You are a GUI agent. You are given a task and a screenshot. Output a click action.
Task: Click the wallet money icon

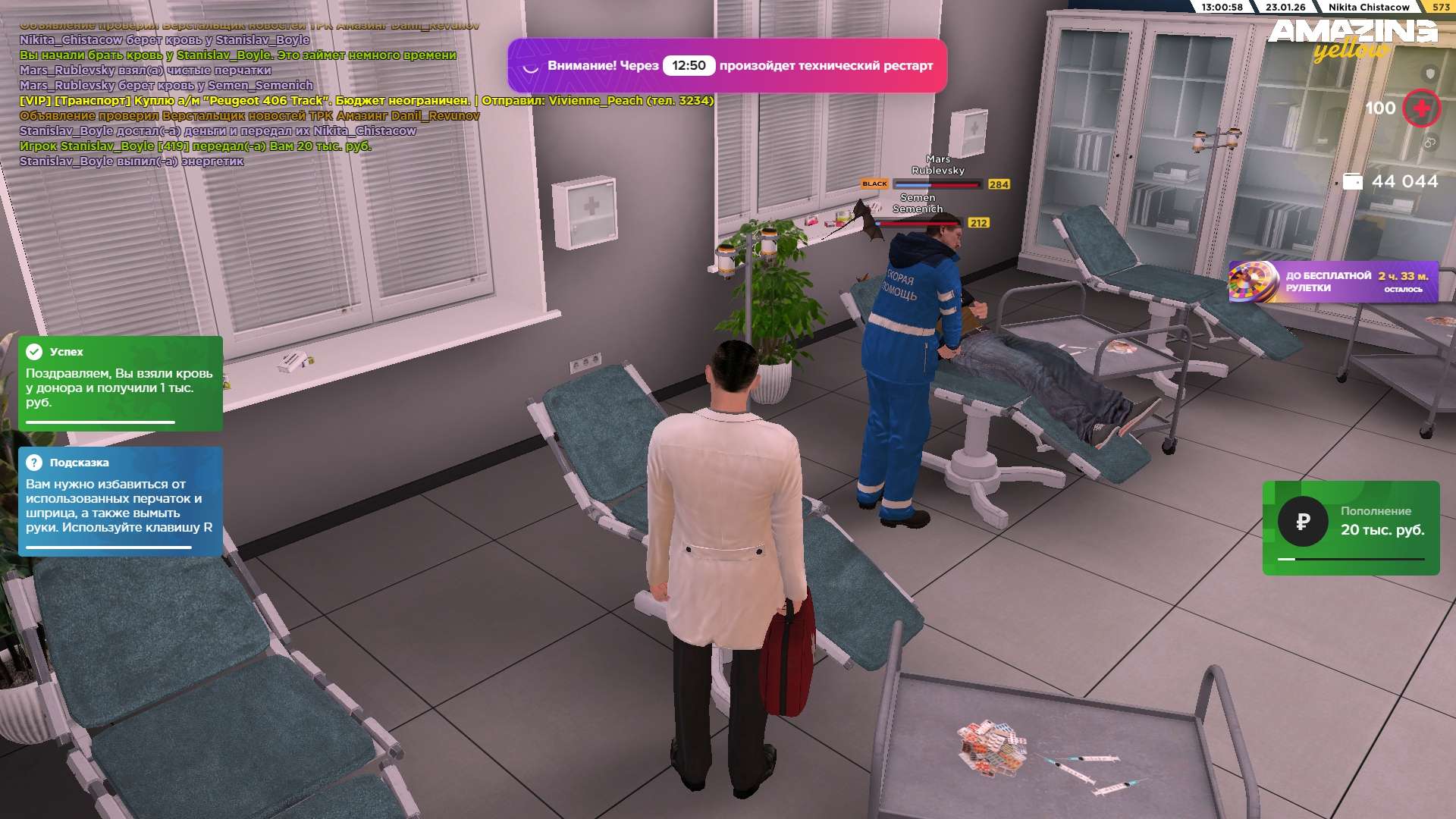point(1353,182)
